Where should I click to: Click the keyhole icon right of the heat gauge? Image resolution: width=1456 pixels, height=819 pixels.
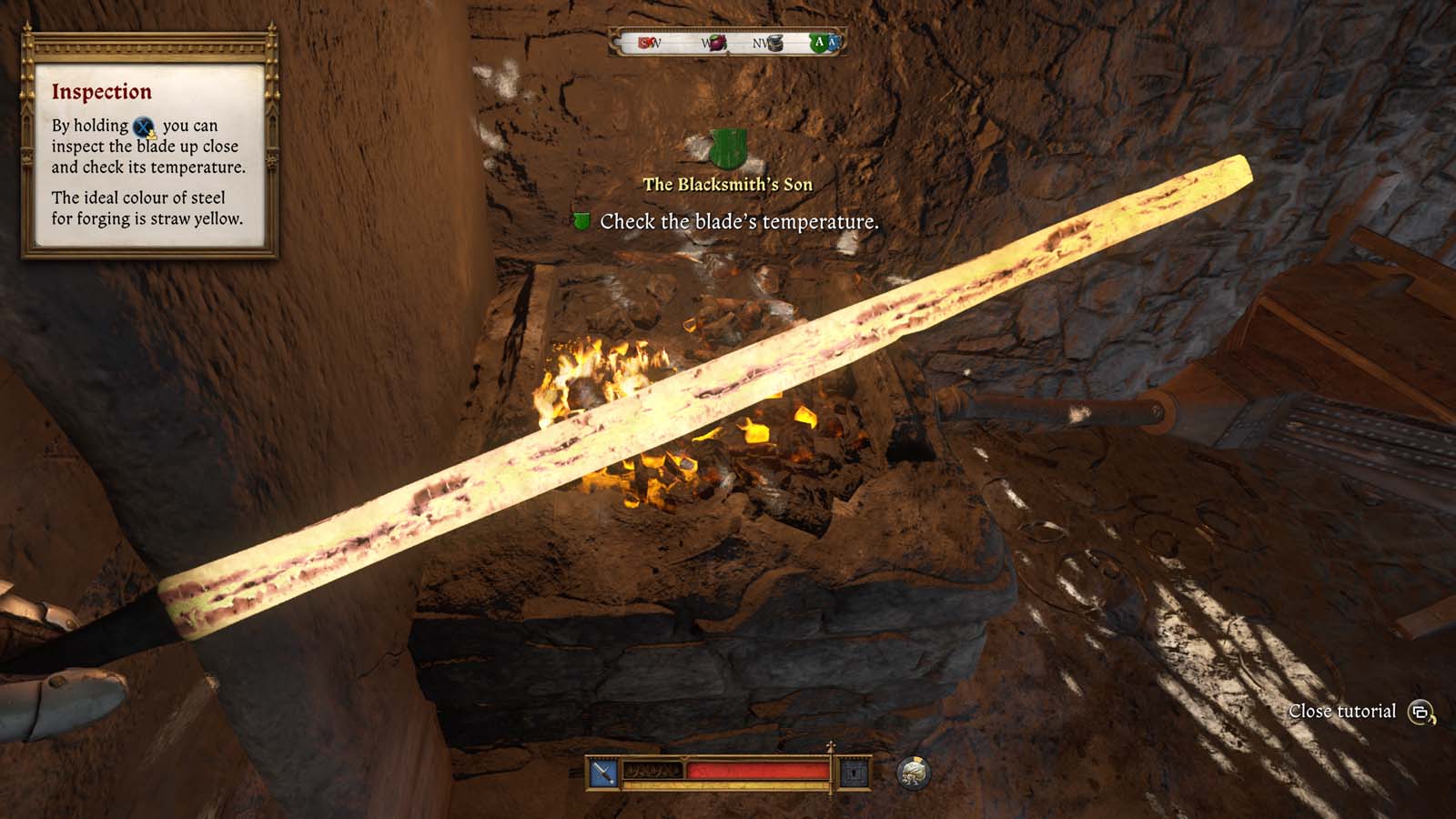[854, 772]
